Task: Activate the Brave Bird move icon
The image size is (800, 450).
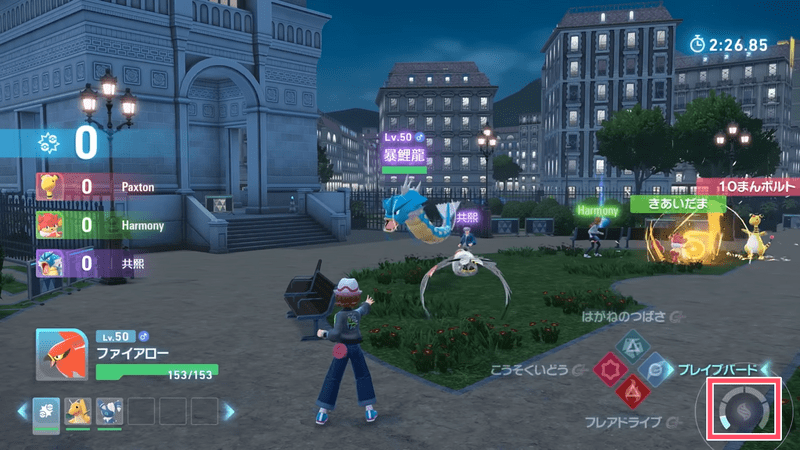Action: pos(656,368)
